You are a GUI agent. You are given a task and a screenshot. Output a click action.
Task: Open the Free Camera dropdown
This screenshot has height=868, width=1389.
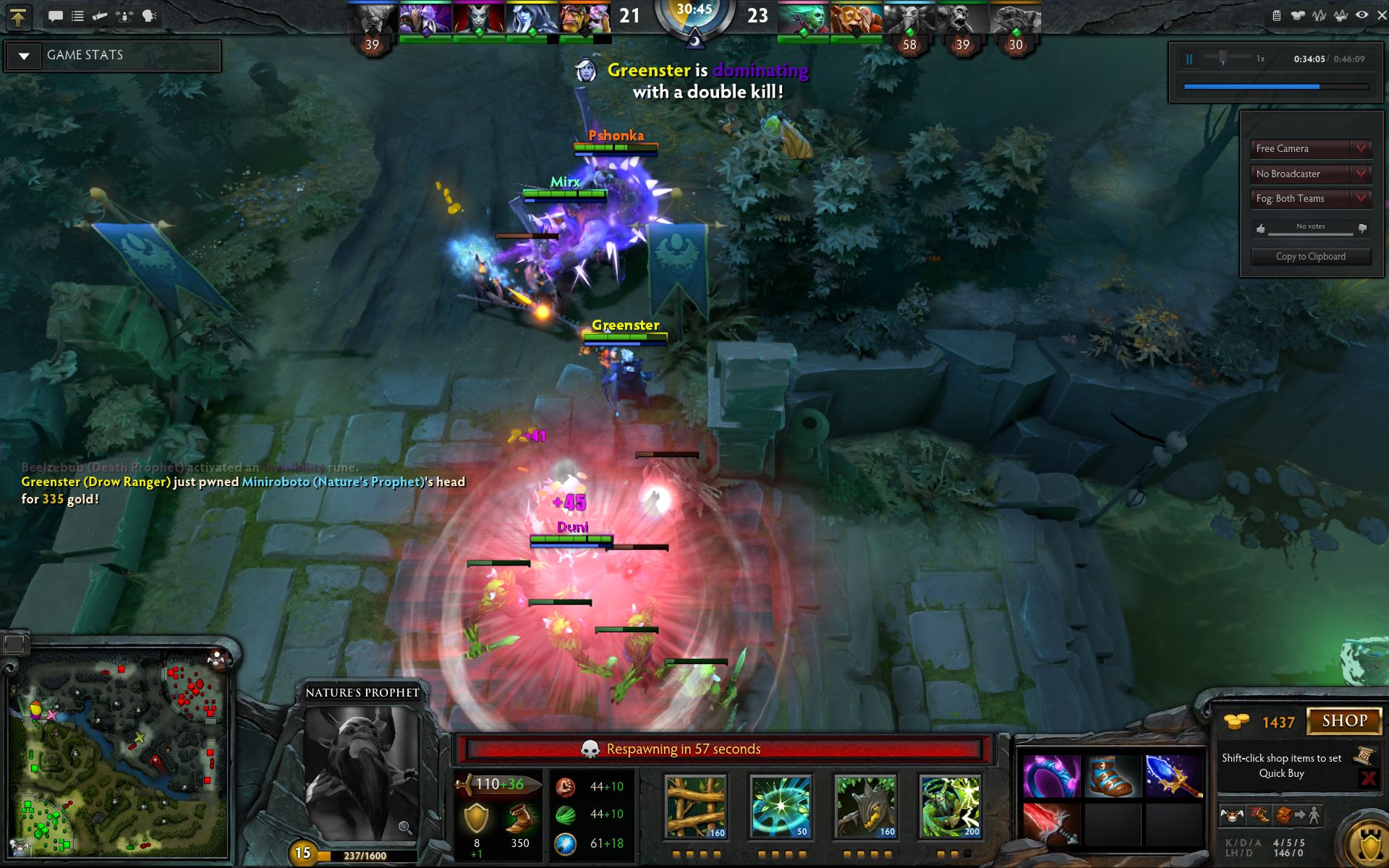[x=1310, y=149]
